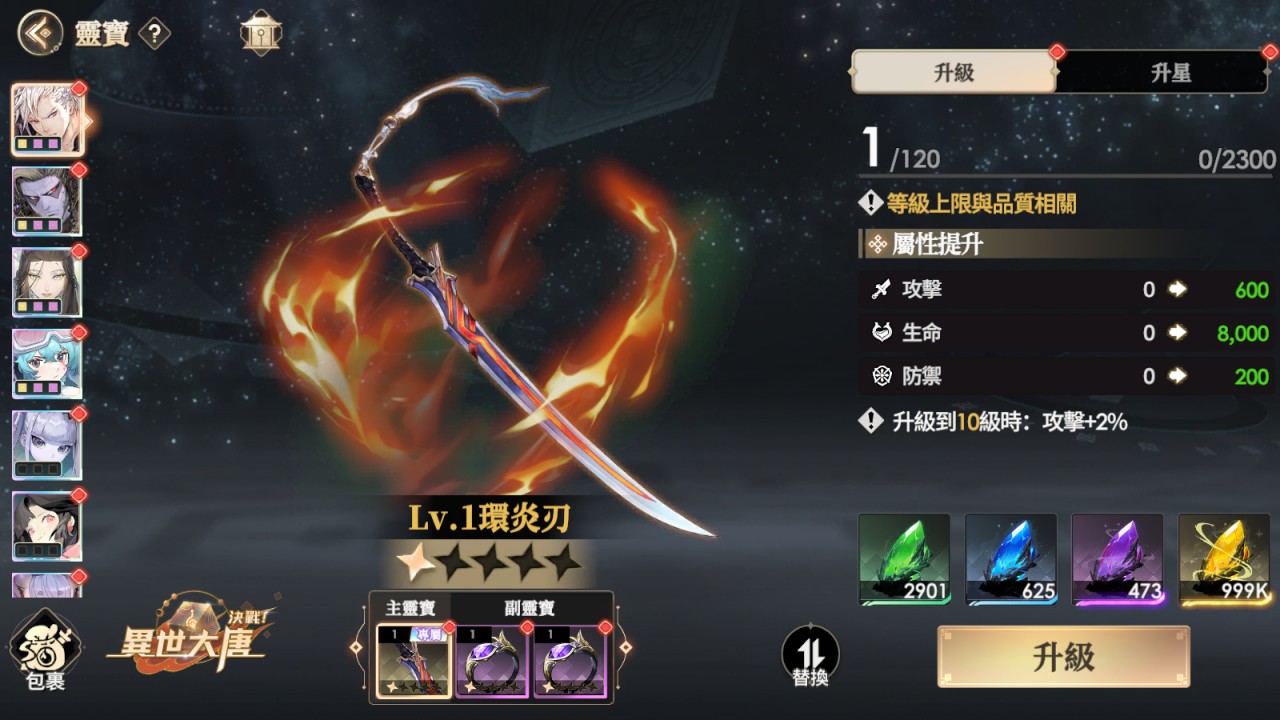Select the first character portrait in sidebar
This screenshot has height=720, width=1280.
tap(47, 118)
